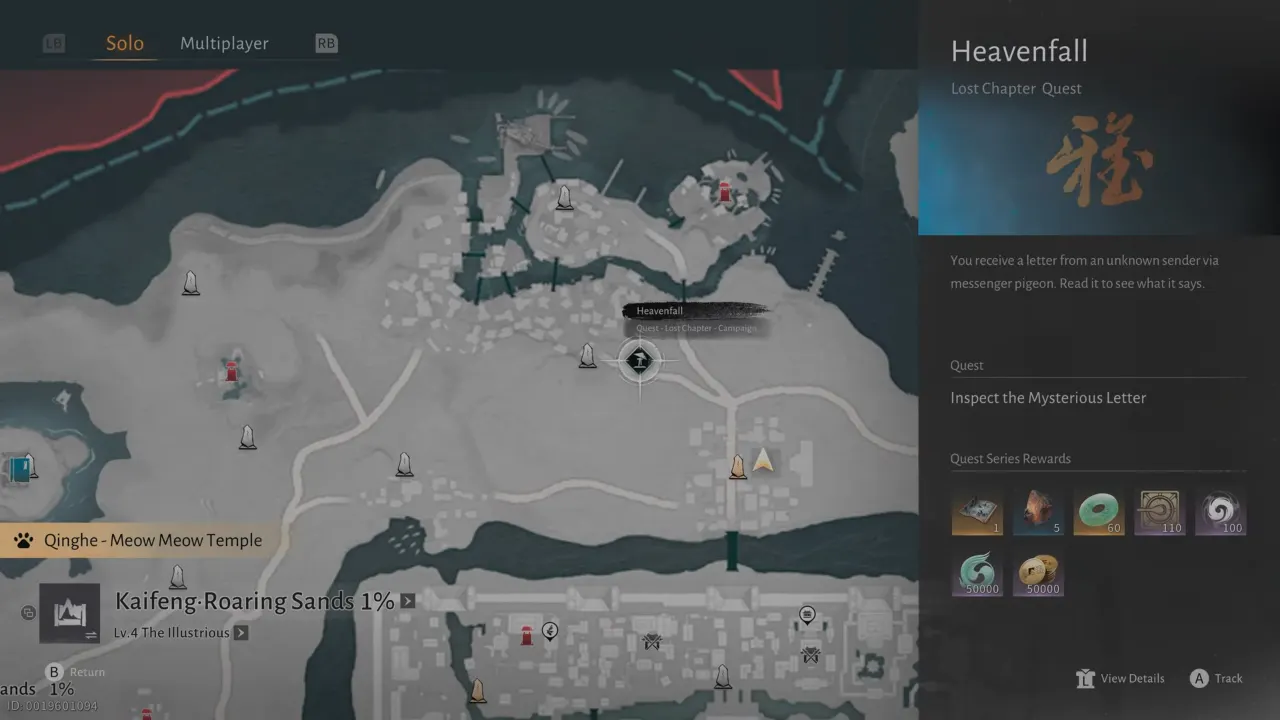Screen dimensions: 1280x720
Task: Inspect the gold coins reward showing 50000
Action: point(1037,574)
